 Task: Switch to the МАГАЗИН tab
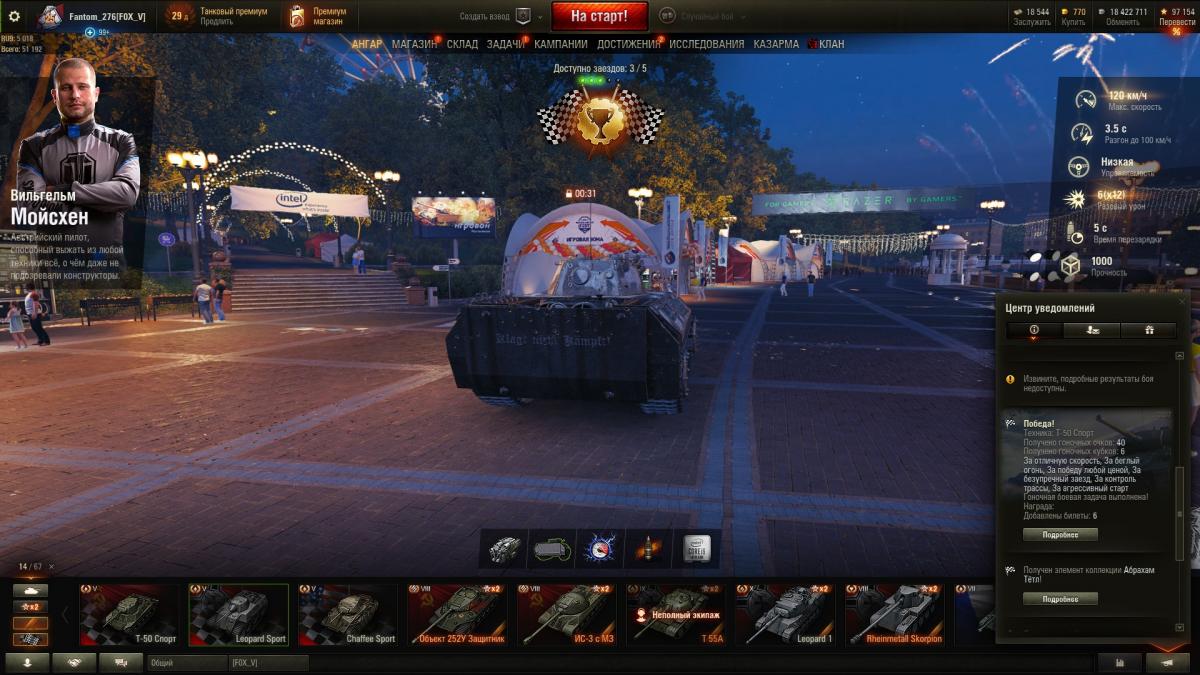[x=414, y=44]
